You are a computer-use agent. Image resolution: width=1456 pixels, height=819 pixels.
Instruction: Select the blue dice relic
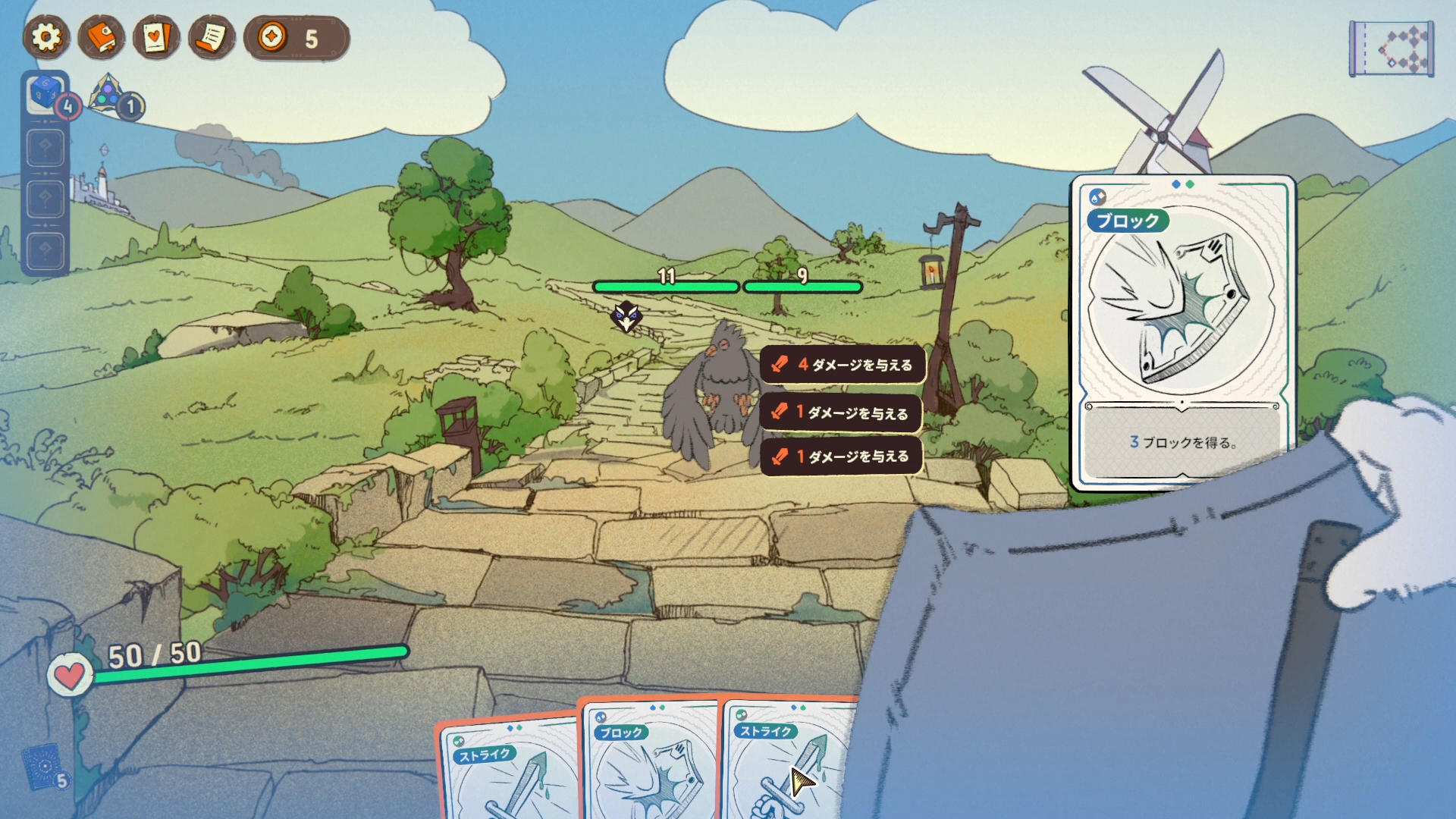tap(45, 94)
